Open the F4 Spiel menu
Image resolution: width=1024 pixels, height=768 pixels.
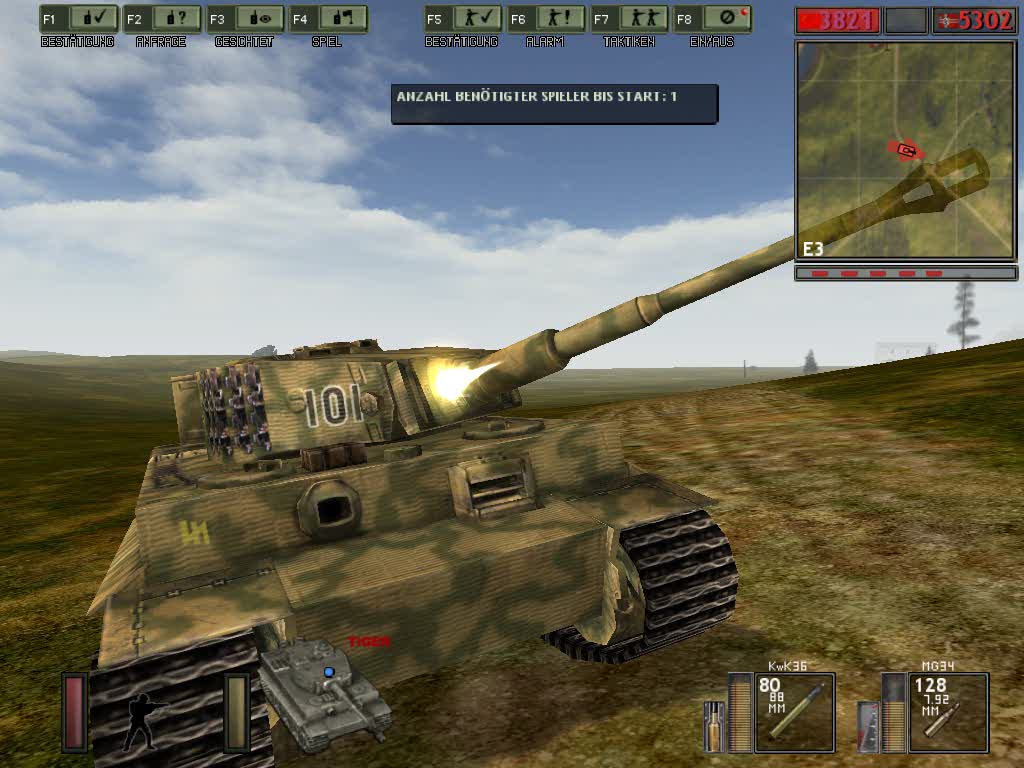click(x=327, y=19)
